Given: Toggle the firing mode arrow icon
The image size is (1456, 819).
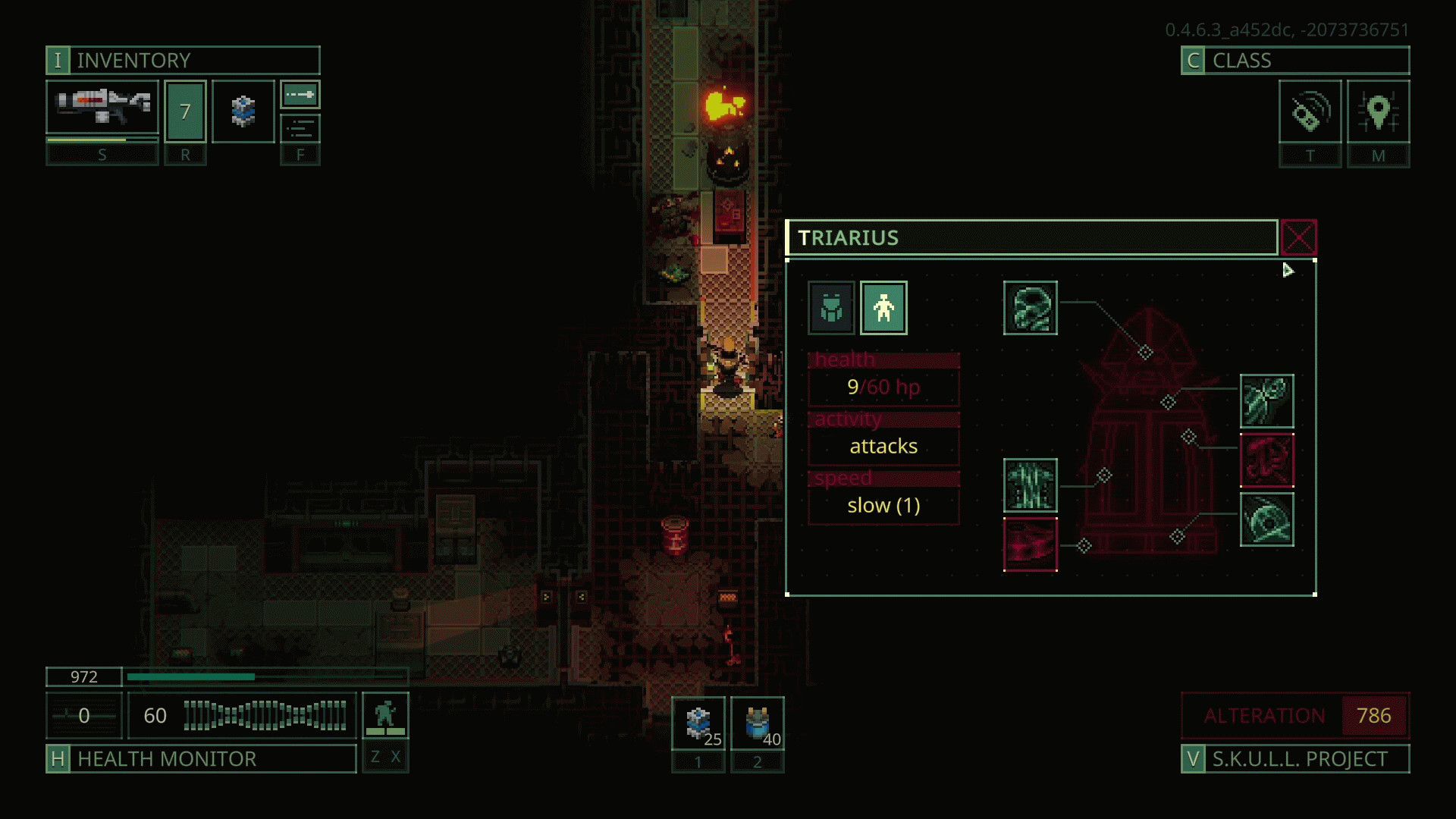Looking at the screenshot, I should [x=300, y=95].
